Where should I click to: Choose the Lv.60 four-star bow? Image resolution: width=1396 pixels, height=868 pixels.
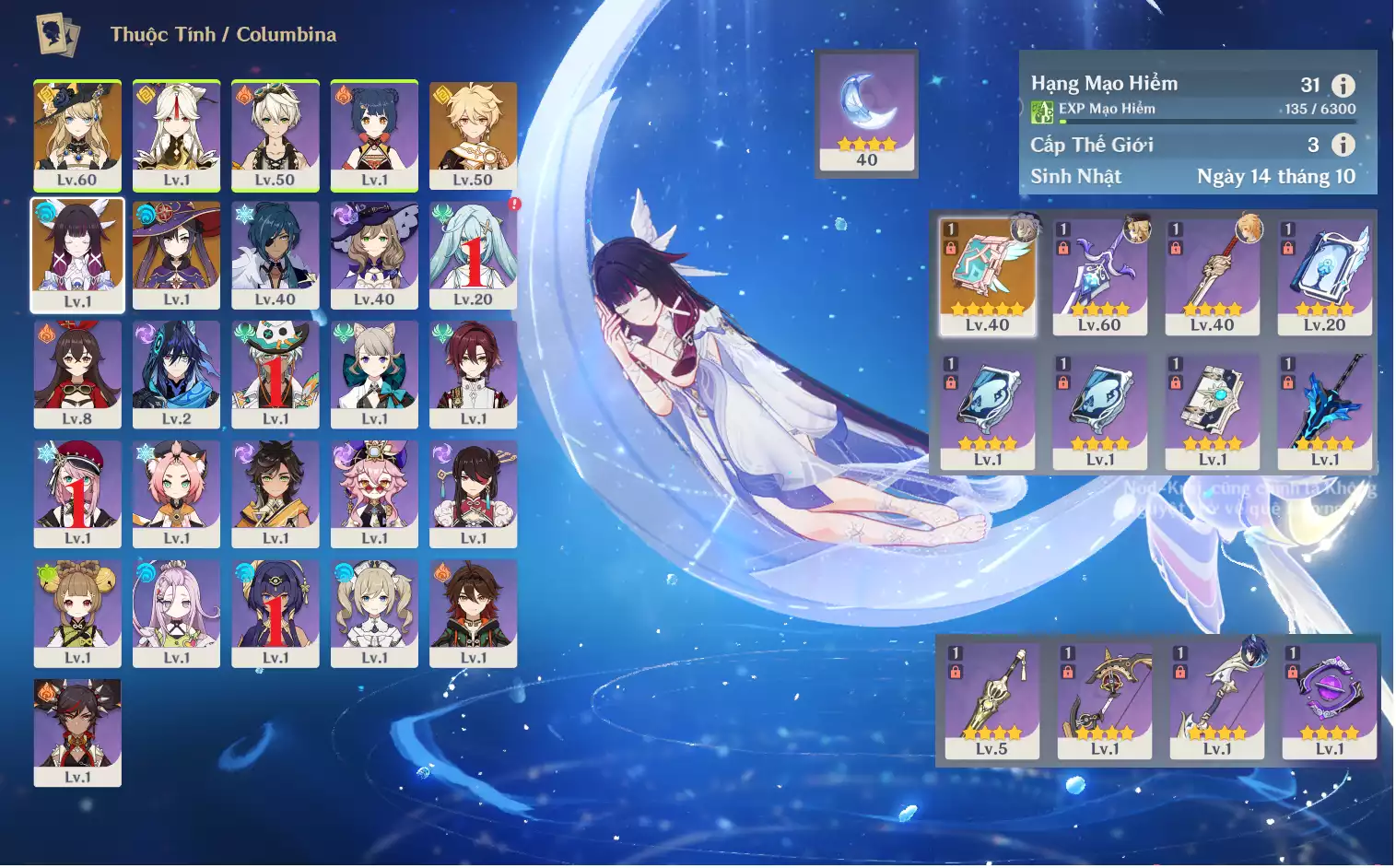(1099, 276)
